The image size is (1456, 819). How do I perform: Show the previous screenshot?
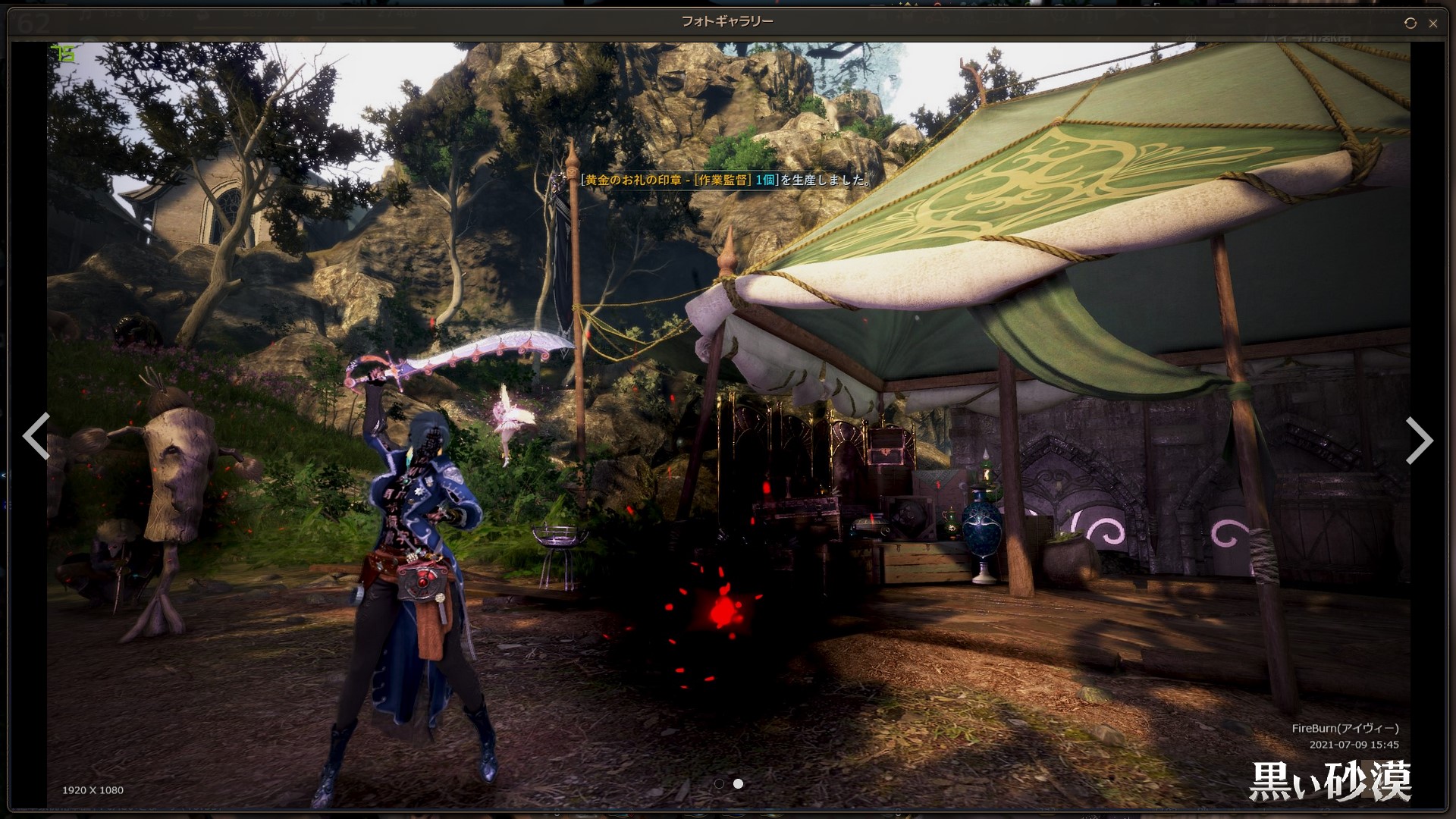36,436
